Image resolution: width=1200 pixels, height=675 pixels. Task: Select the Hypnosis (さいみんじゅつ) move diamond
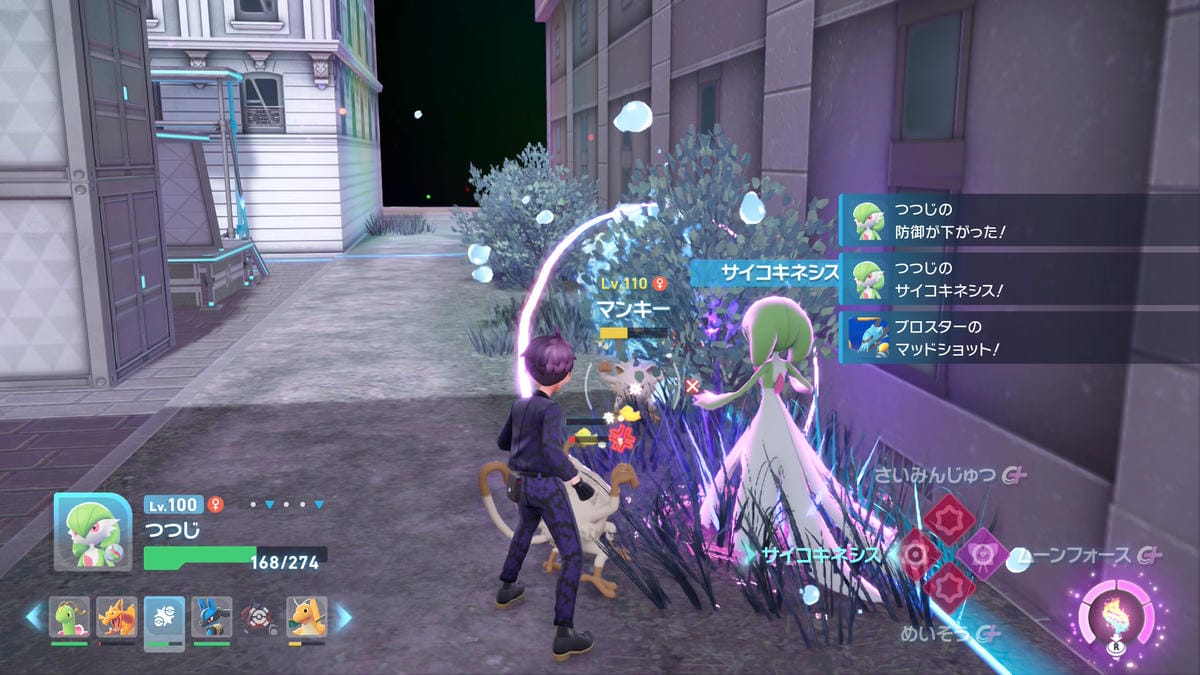tap(949, 519)
